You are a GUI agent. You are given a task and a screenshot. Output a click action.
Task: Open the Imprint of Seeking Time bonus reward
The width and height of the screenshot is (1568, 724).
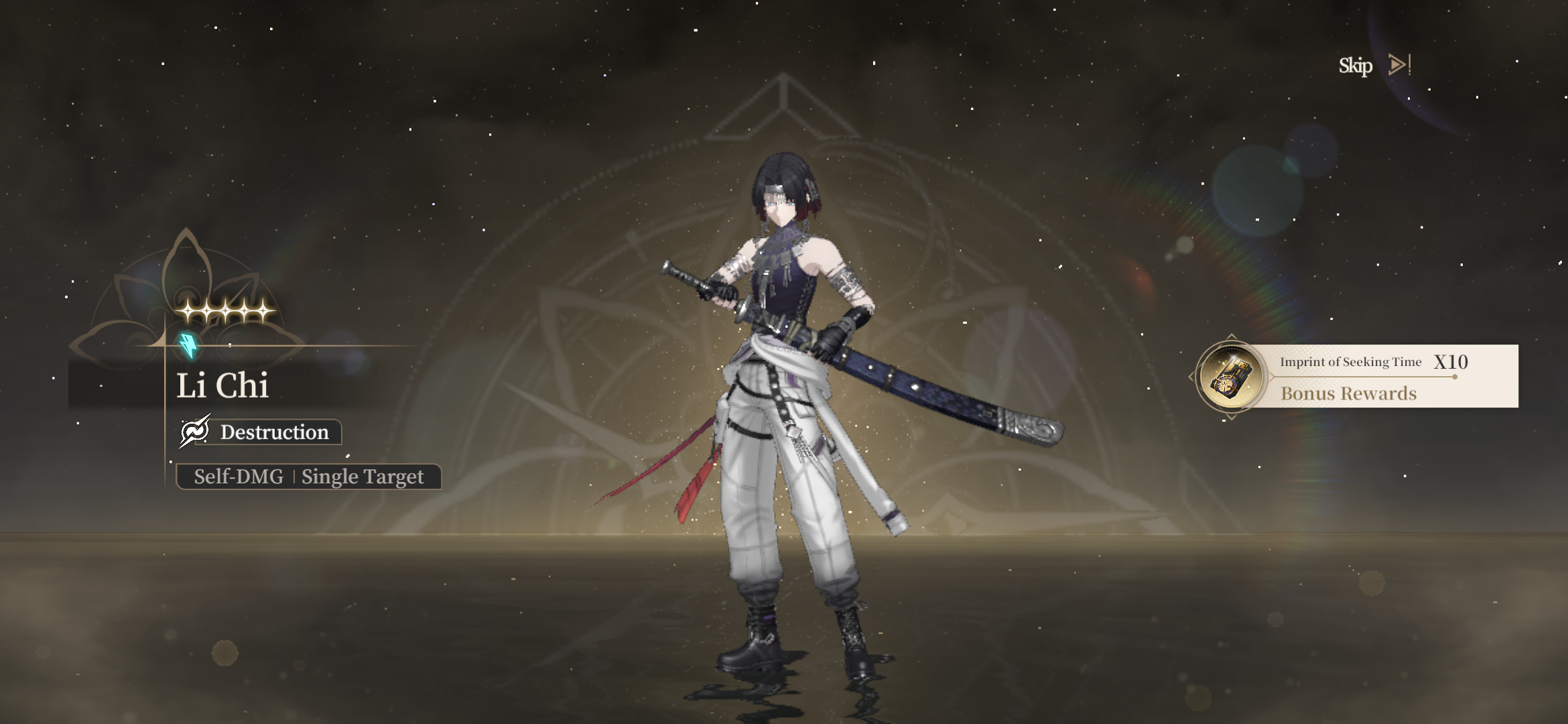pyautogui.click(x=1231, y=377)
